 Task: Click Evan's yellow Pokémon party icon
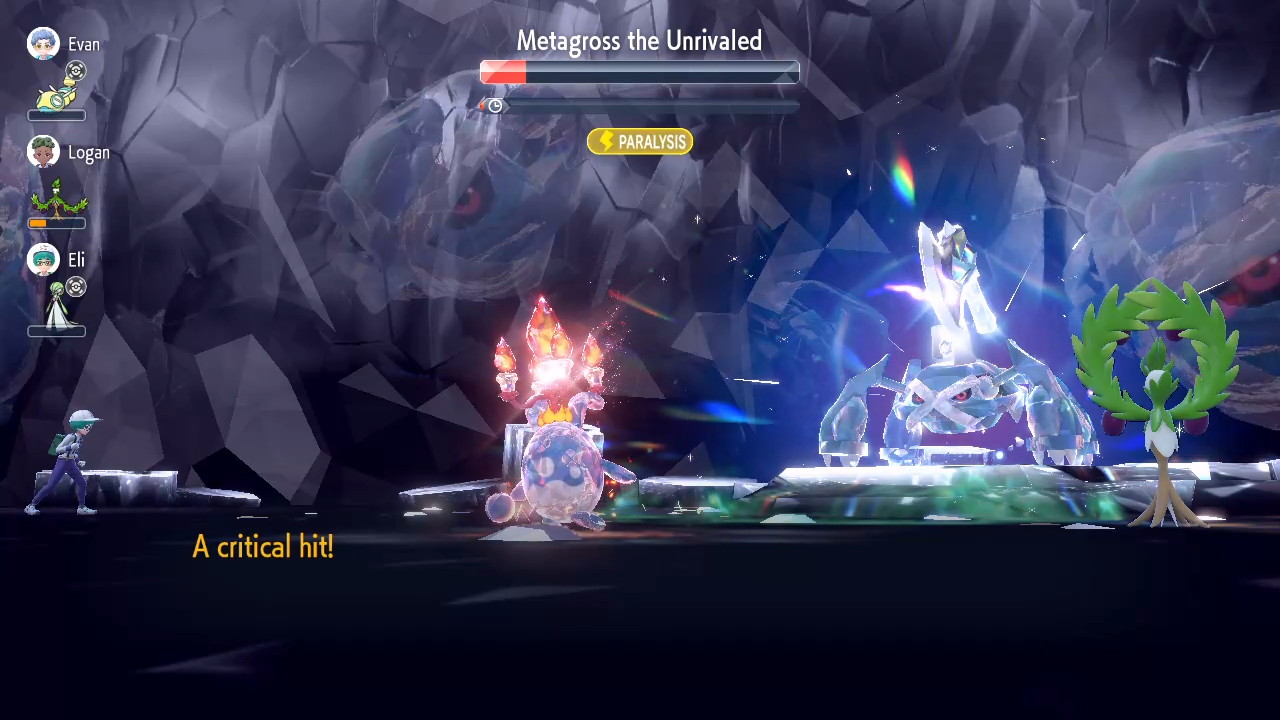56,96
